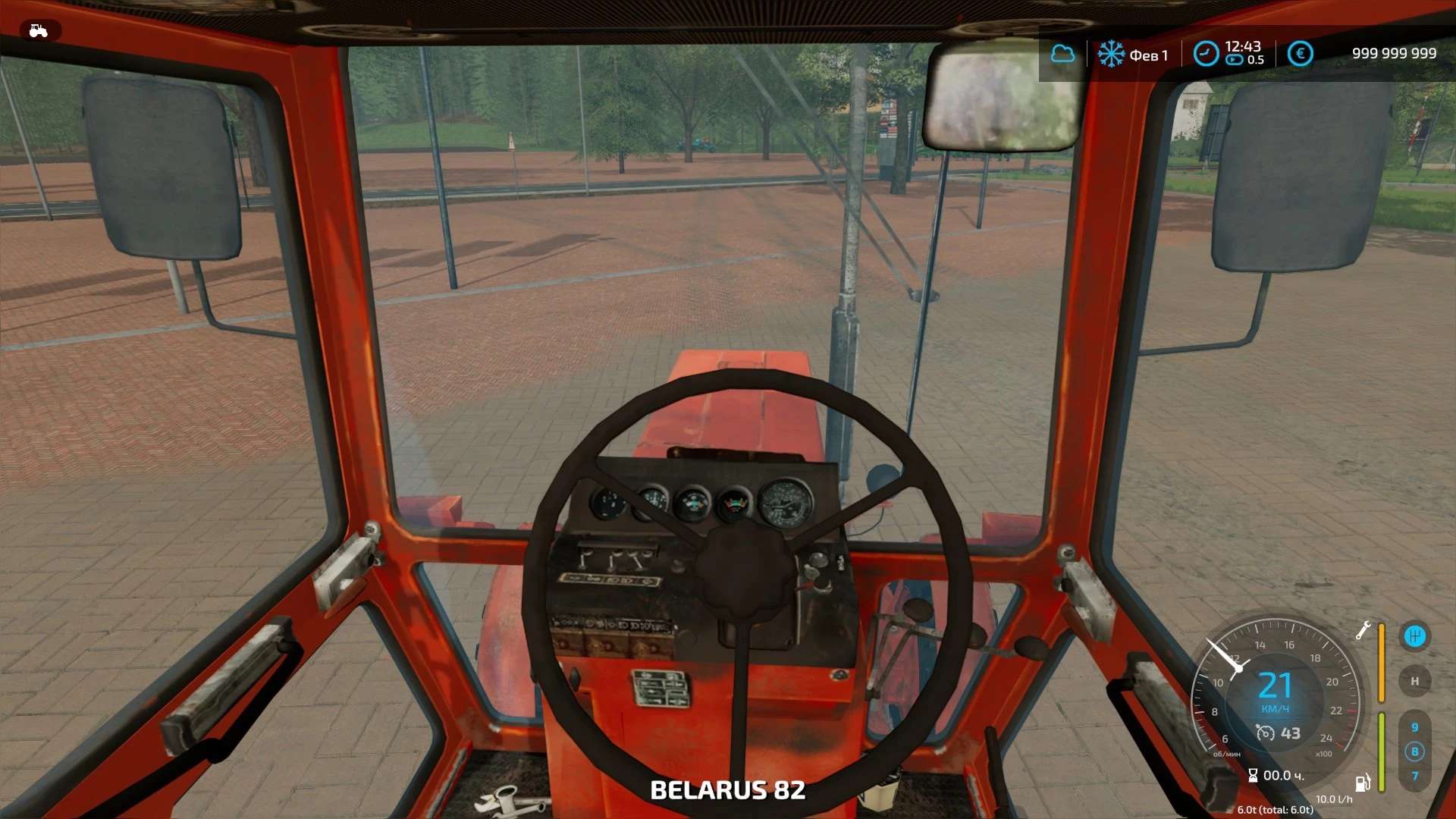
Task: Select the H gear range indicator
Action: pyautogui.click(x=1415, y=680)
